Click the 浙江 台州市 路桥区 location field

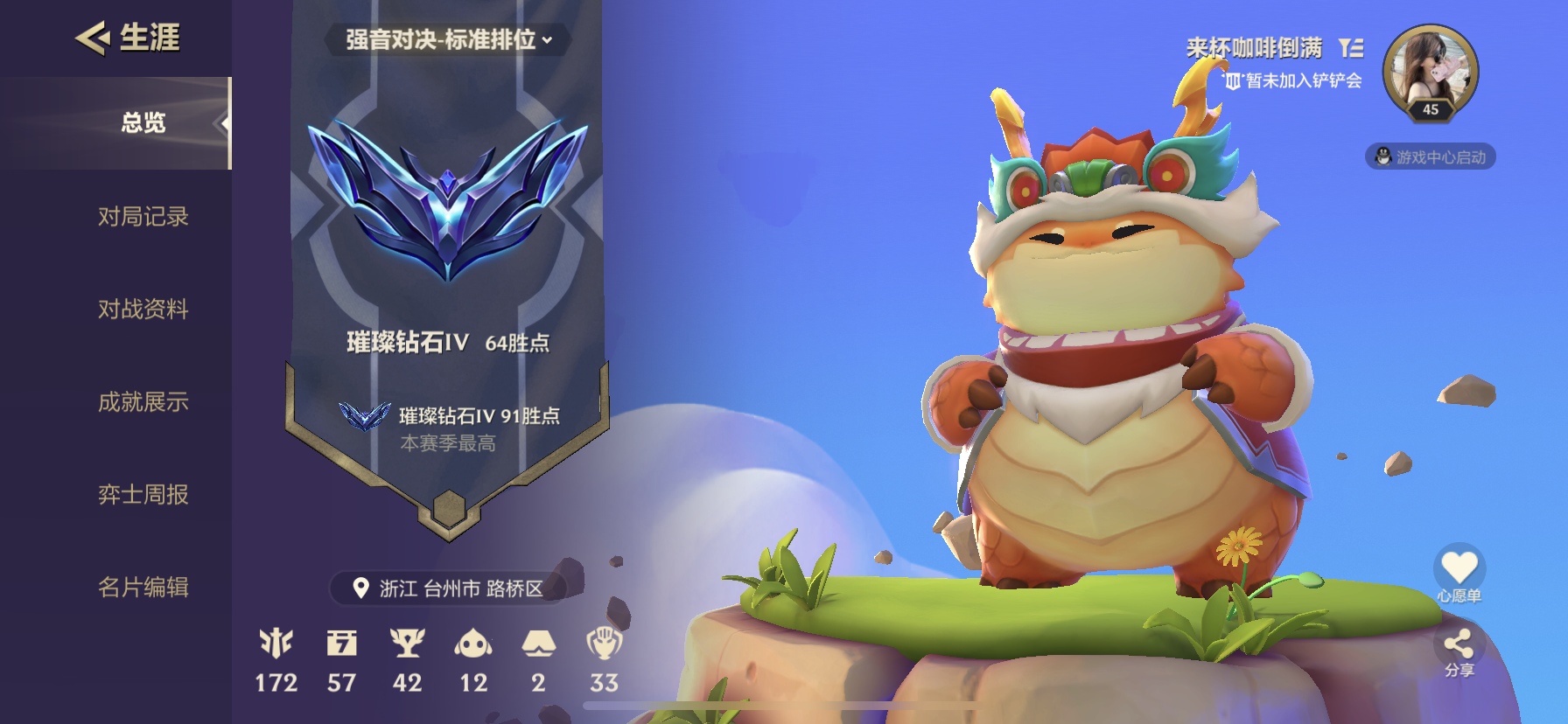(448, 588)
